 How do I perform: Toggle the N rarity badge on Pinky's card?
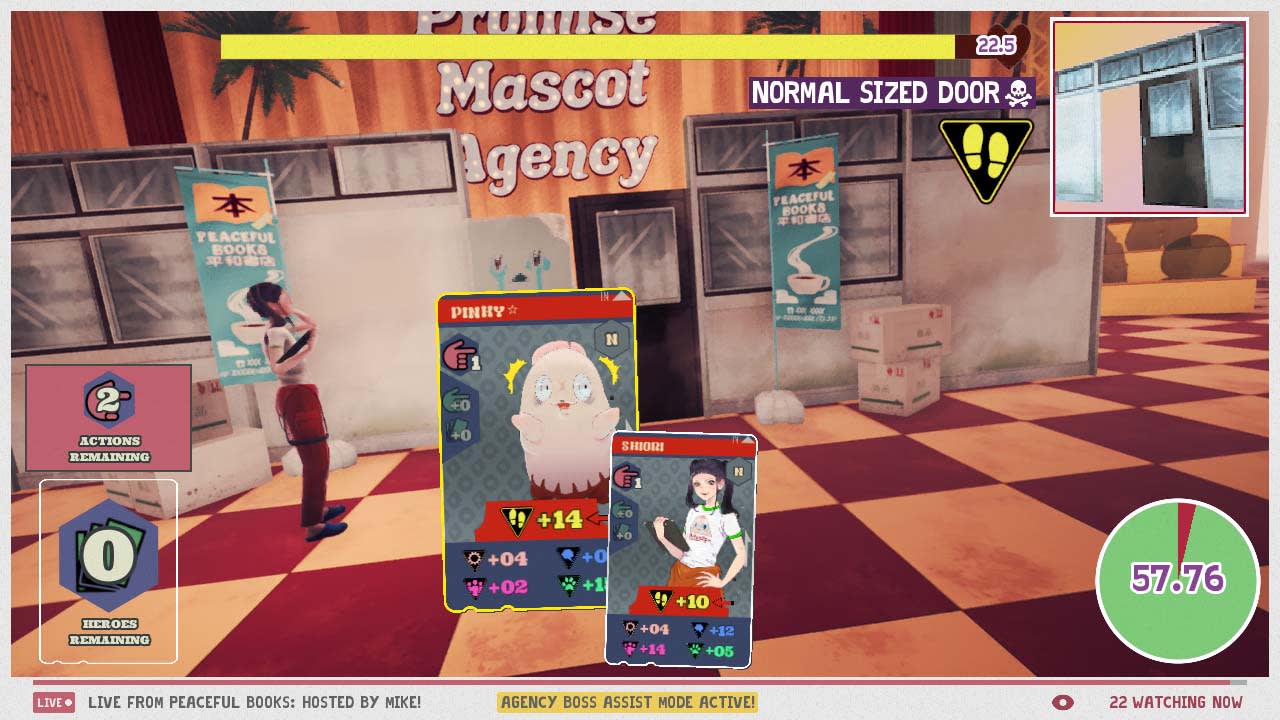pyautogui.click(x=612, y=337)
